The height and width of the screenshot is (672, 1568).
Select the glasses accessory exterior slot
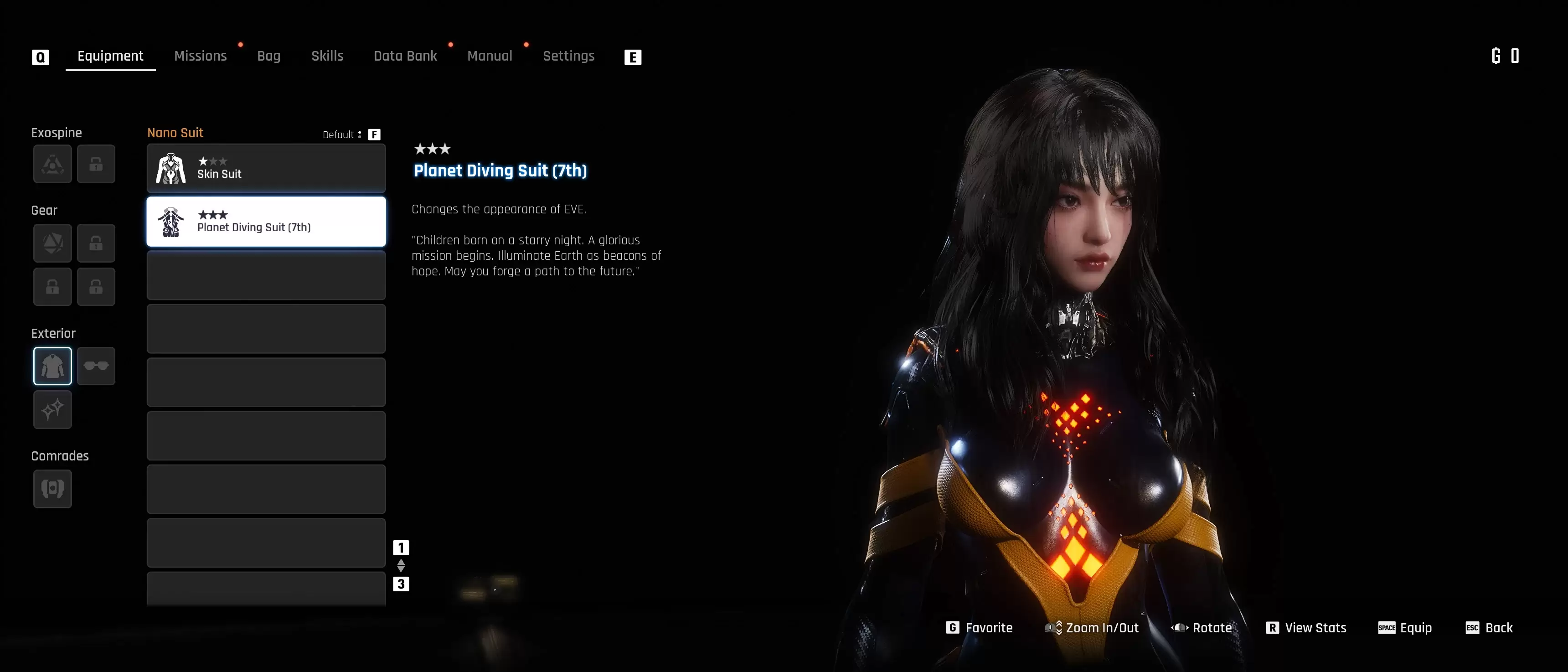[x=96, y=366]
